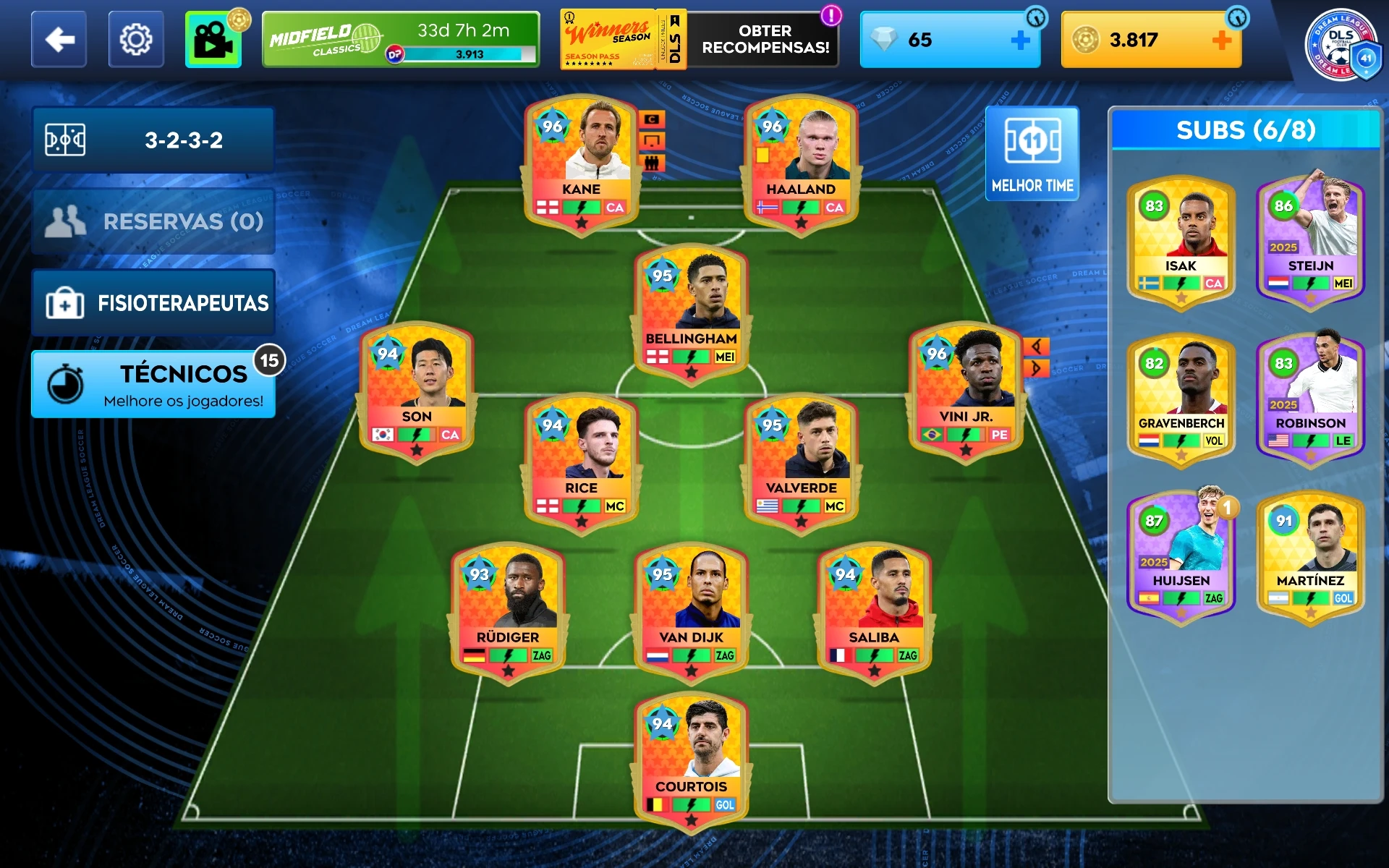The image size is (1389, 868).
Task: Click the back arrow at top left
Action: point(59,40)
